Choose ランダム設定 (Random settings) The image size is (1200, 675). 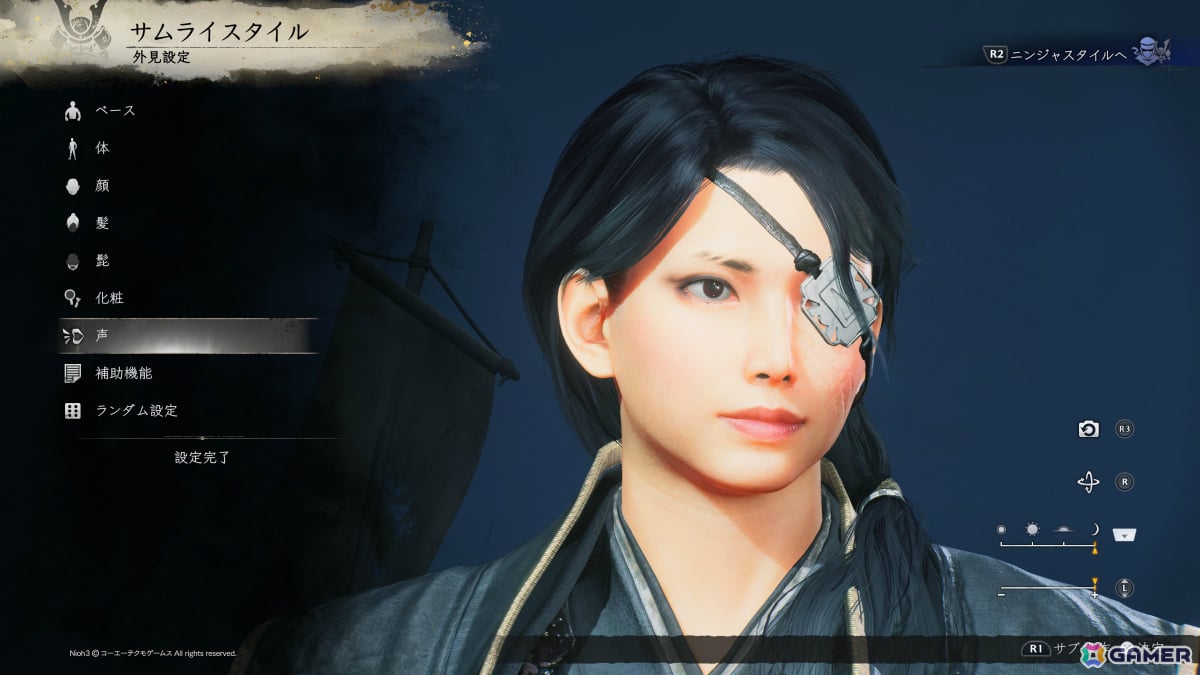point(136,411)
